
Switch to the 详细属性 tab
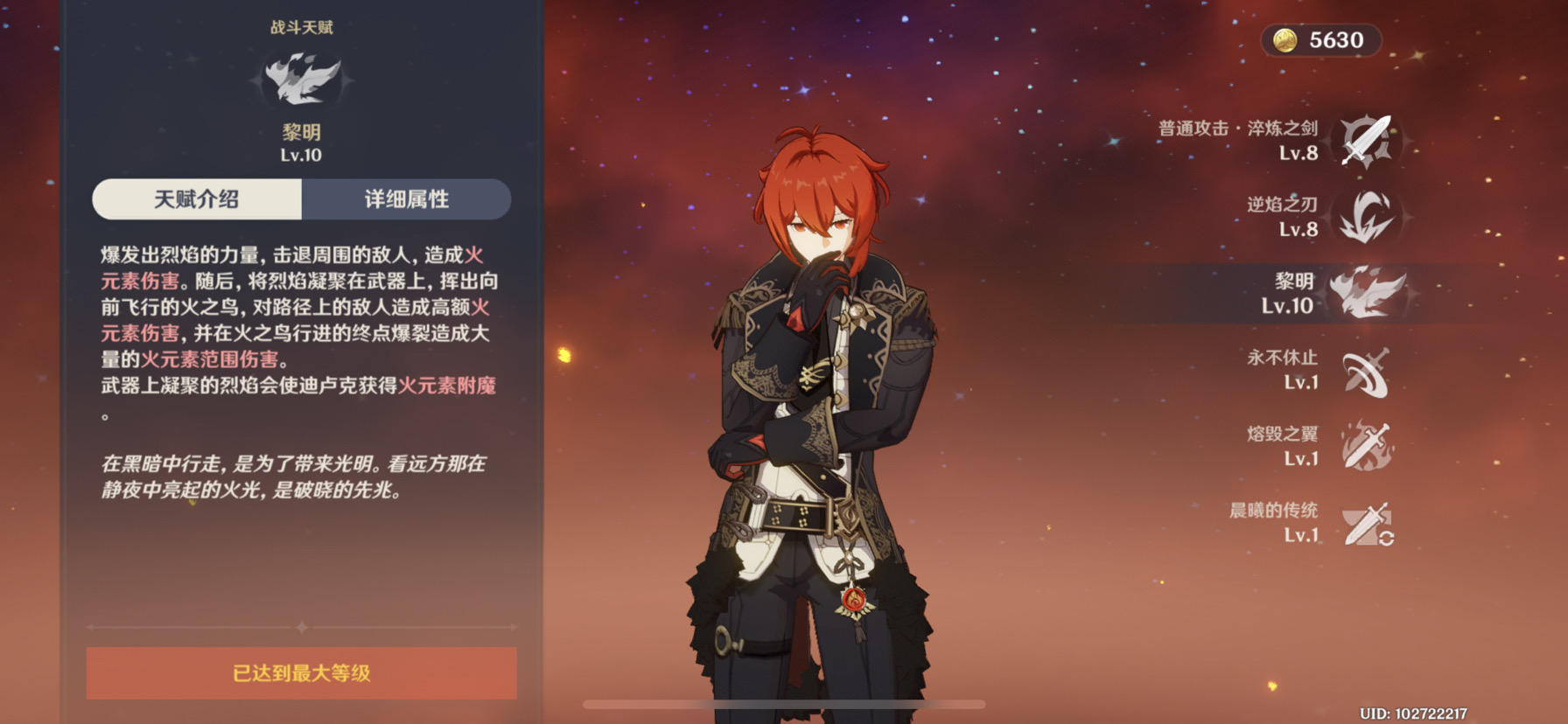[x=407, y=199]
